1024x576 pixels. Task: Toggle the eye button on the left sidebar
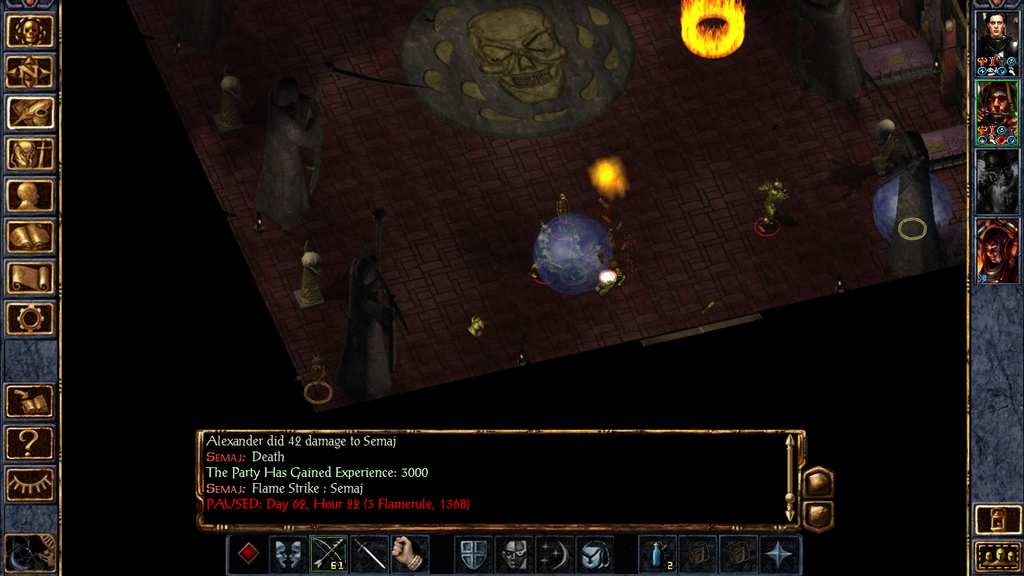(30, 483)
